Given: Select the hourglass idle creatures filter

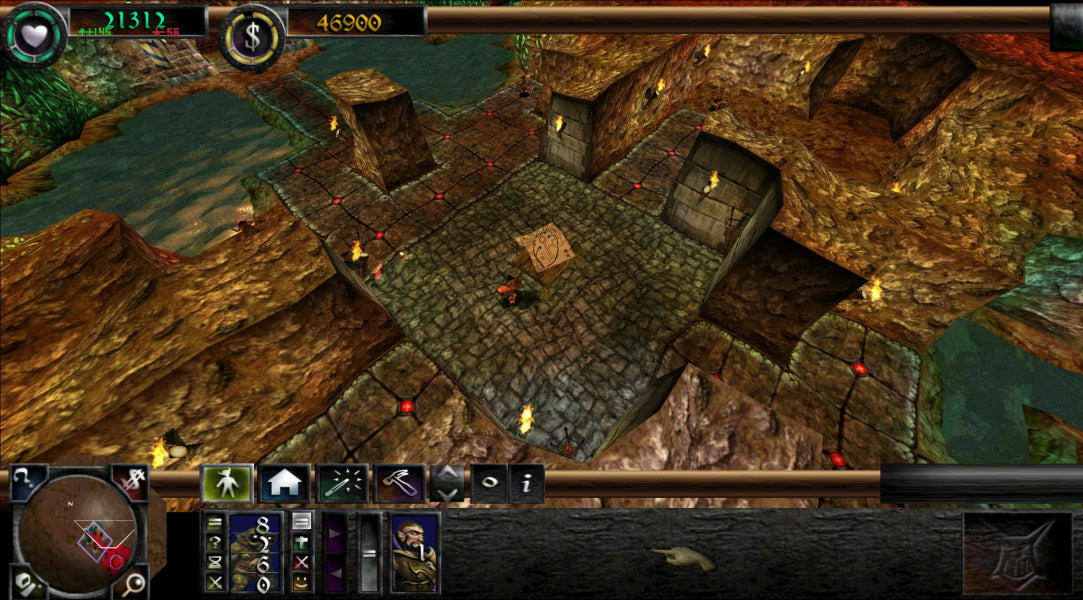Looking at the screenshot, I should click(214, 561).
